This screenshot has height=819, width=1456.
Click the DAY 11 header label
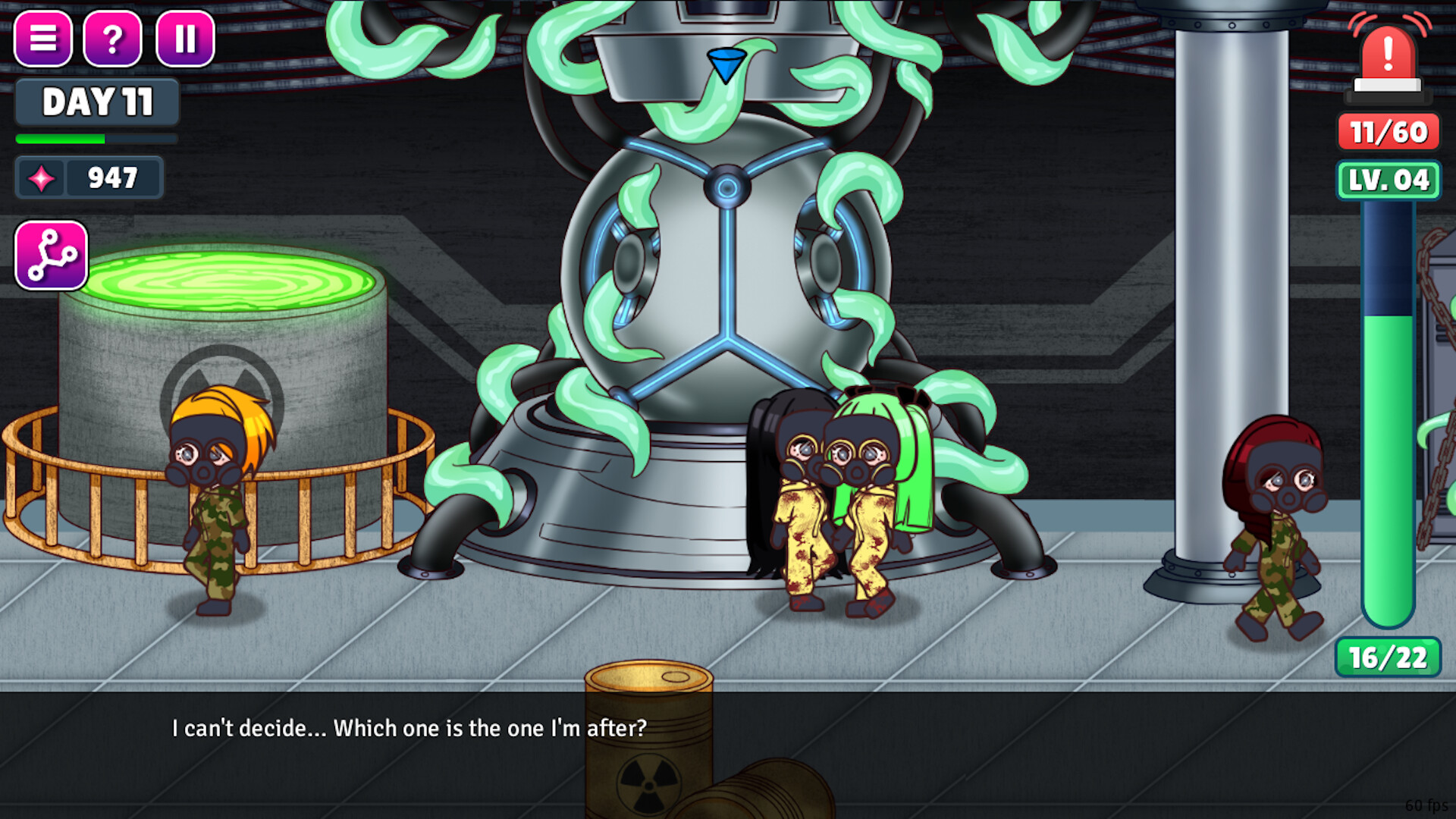(96, 101)
